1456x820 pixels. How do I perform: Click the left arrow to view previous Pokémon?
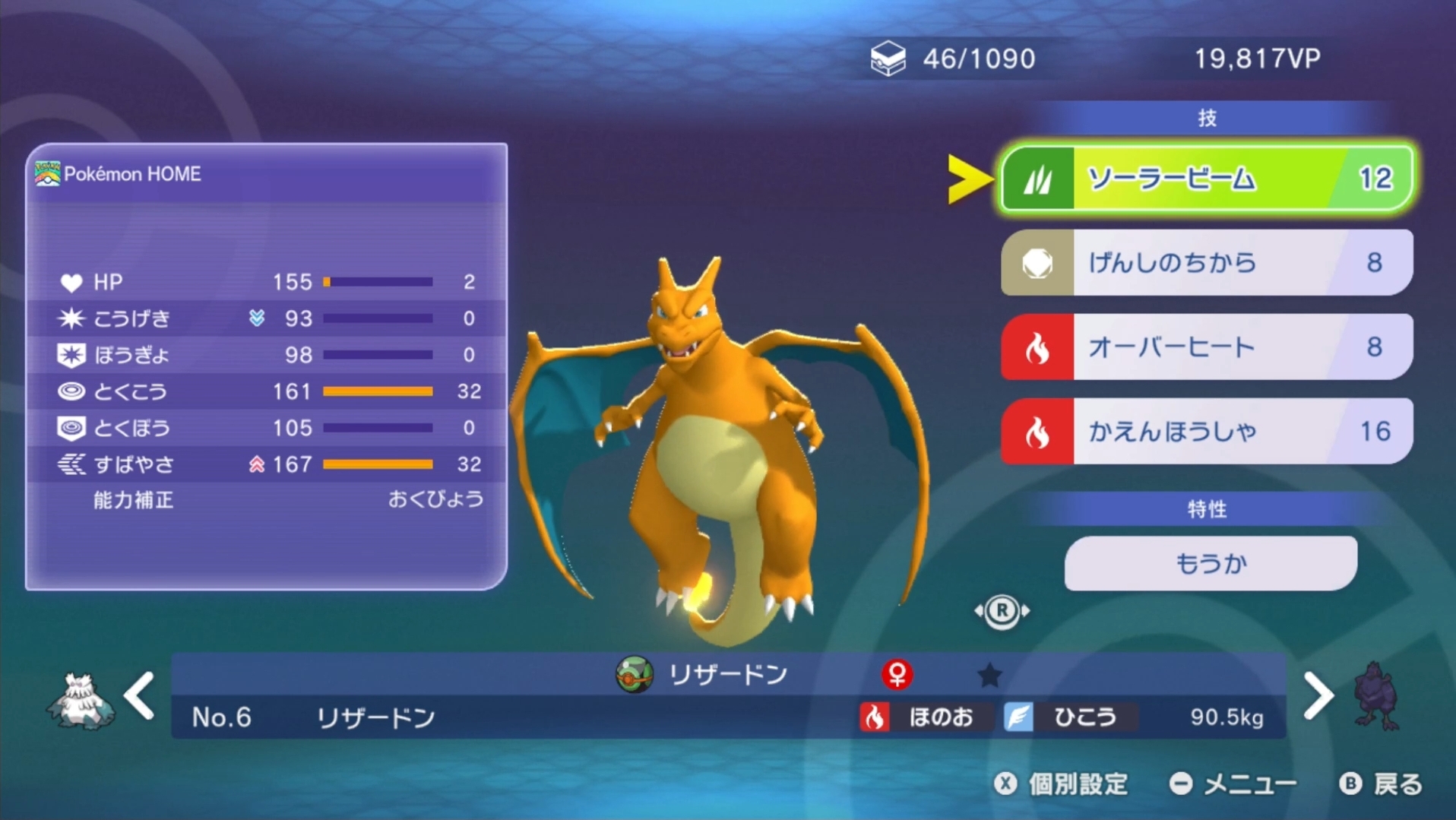(139, 694)
